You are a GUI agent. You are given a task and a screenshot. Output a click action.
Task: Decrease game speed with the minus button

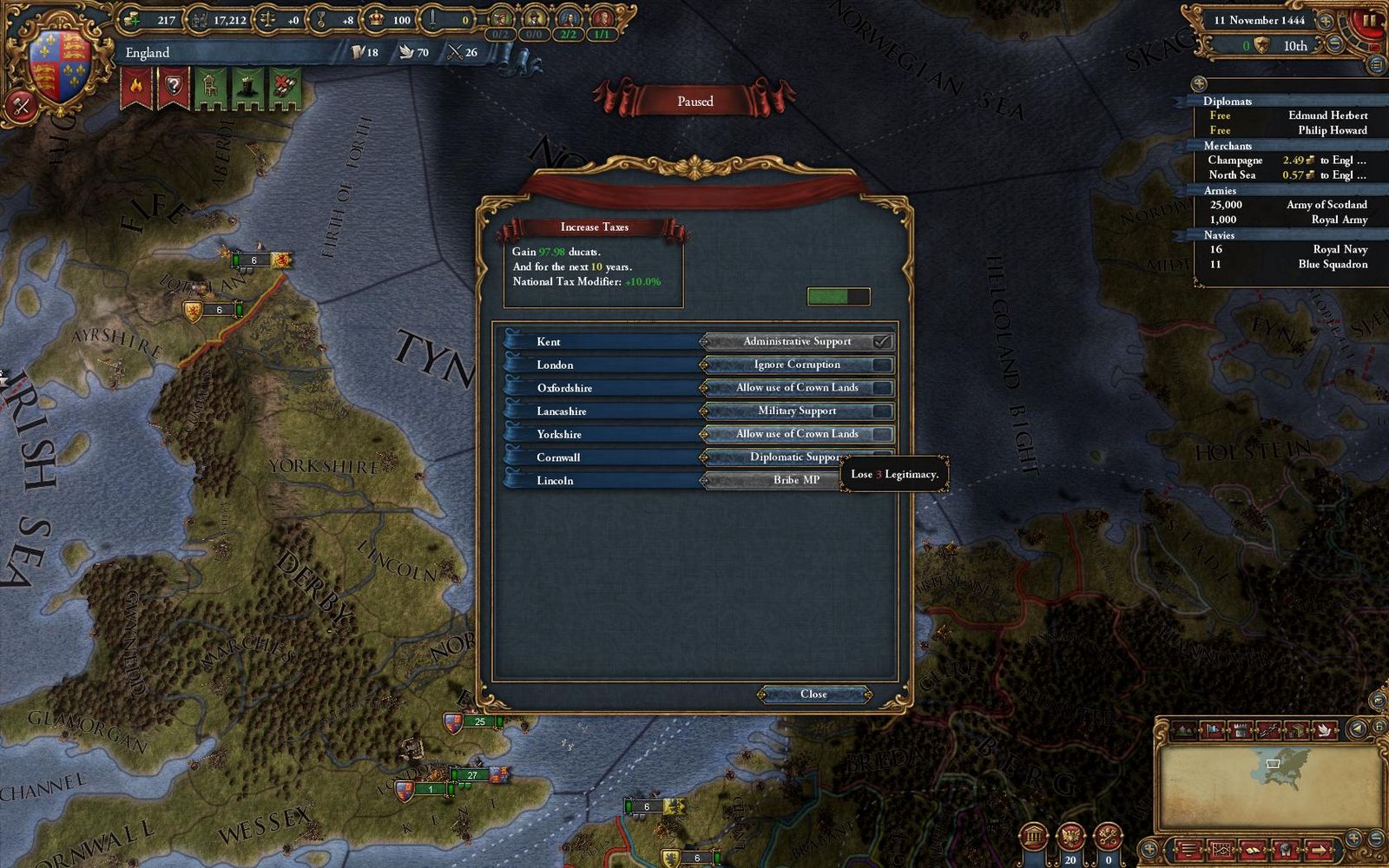pyautogui.click(x=1336, y=43)
